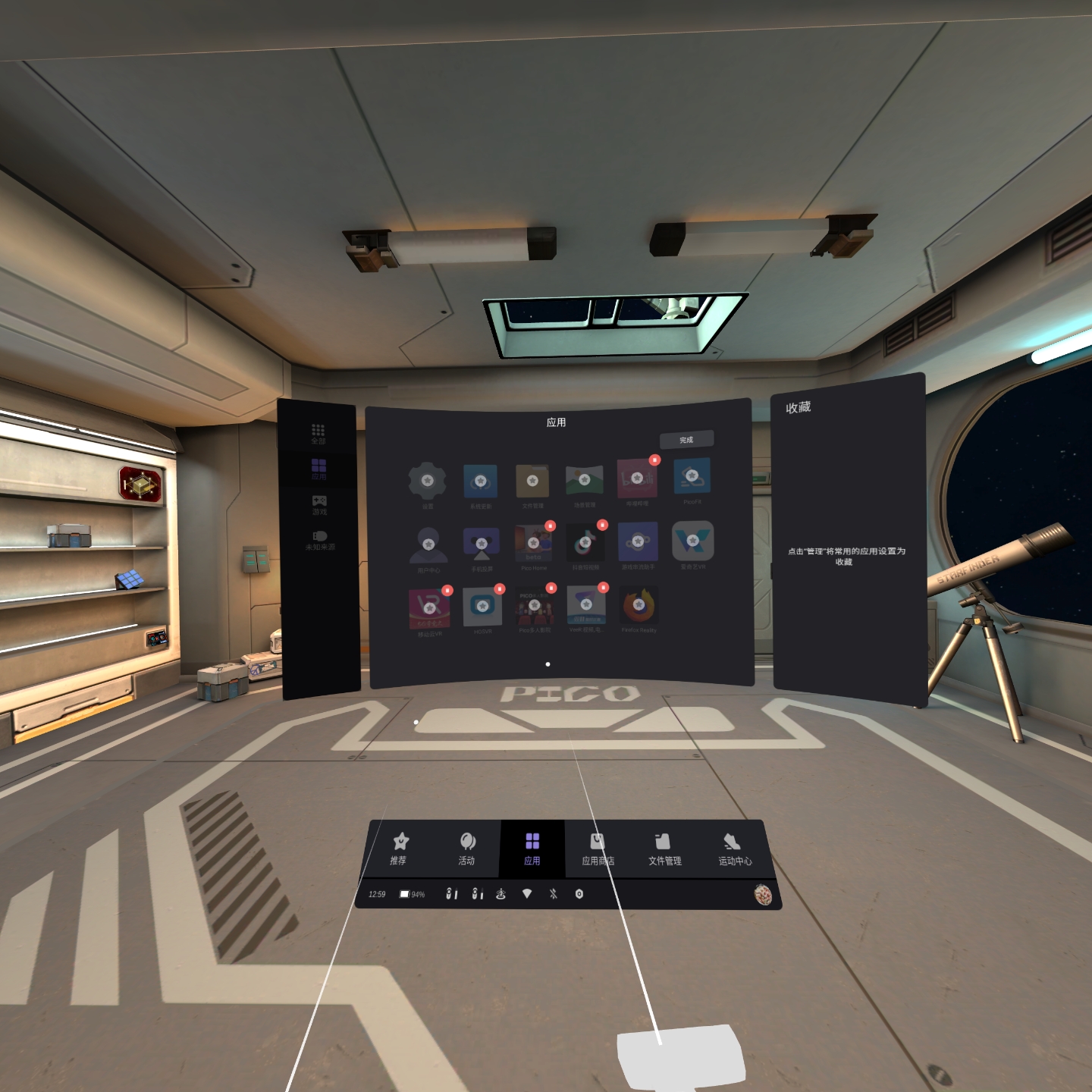Screen dimensions: 1092x1092
Task: Switch to the 游戏 category
Action: click(x=319, y=504)
